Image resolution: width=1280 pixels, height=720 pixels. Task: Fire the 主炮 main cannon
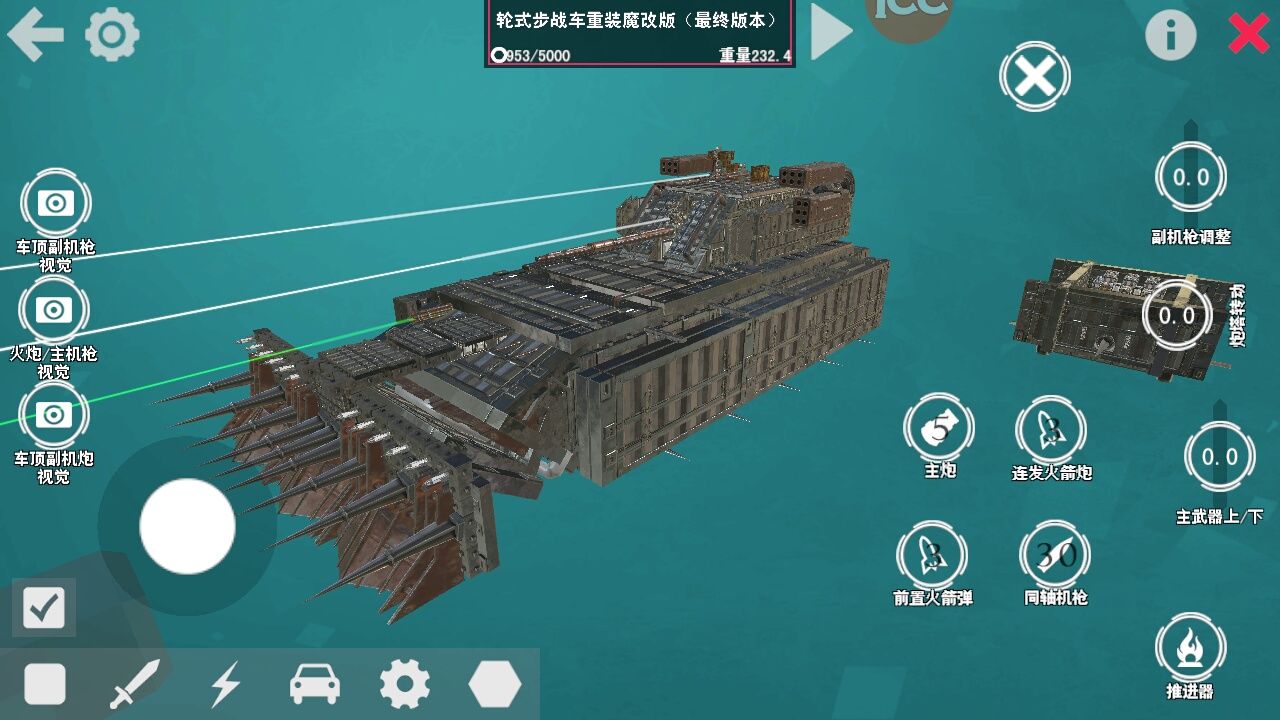pos(940,428)
